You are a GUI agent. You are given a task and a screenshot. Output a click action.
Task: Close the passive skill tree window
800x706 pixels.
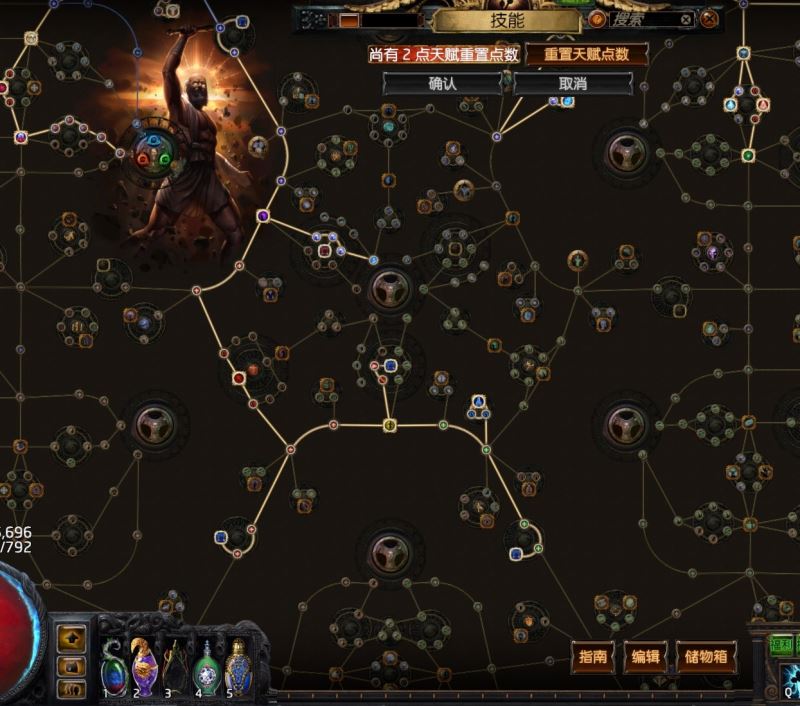709,19
